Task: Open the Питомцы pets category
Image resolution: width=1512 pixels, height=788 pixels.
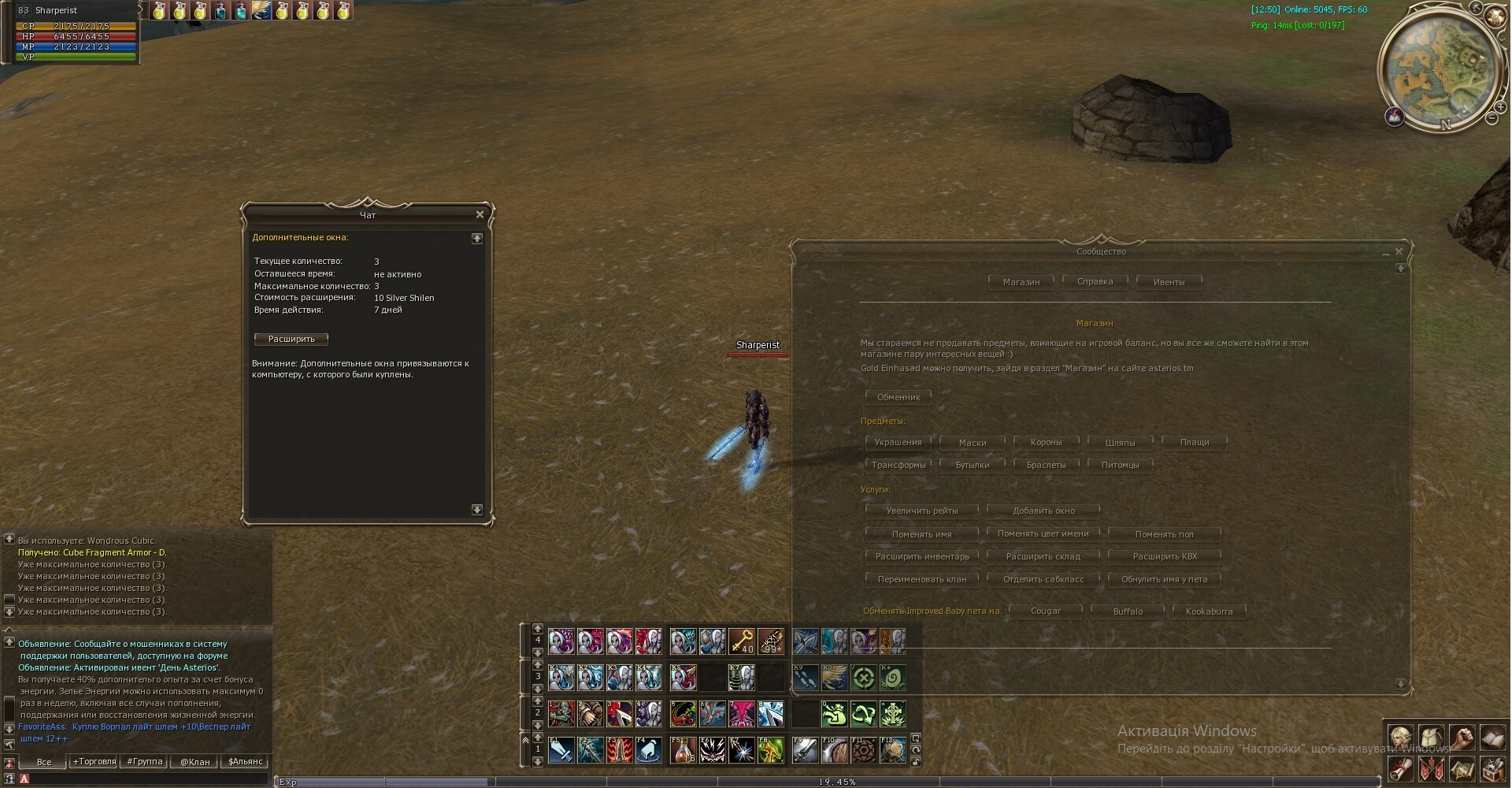Action: pos(1120,465)
